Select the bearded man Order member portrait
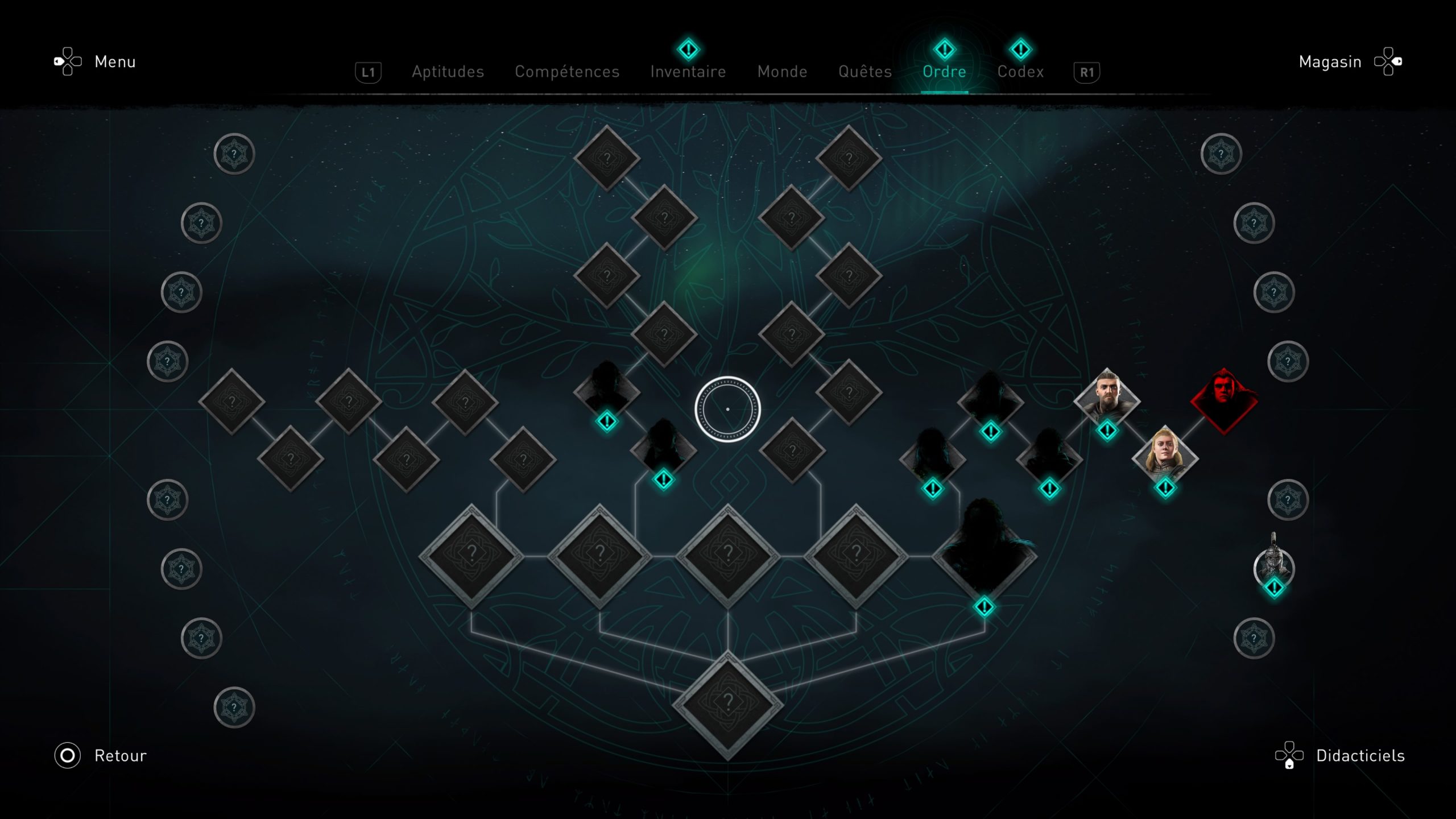The height and width of the screenshot is (819, 1456). [1107, 400]
